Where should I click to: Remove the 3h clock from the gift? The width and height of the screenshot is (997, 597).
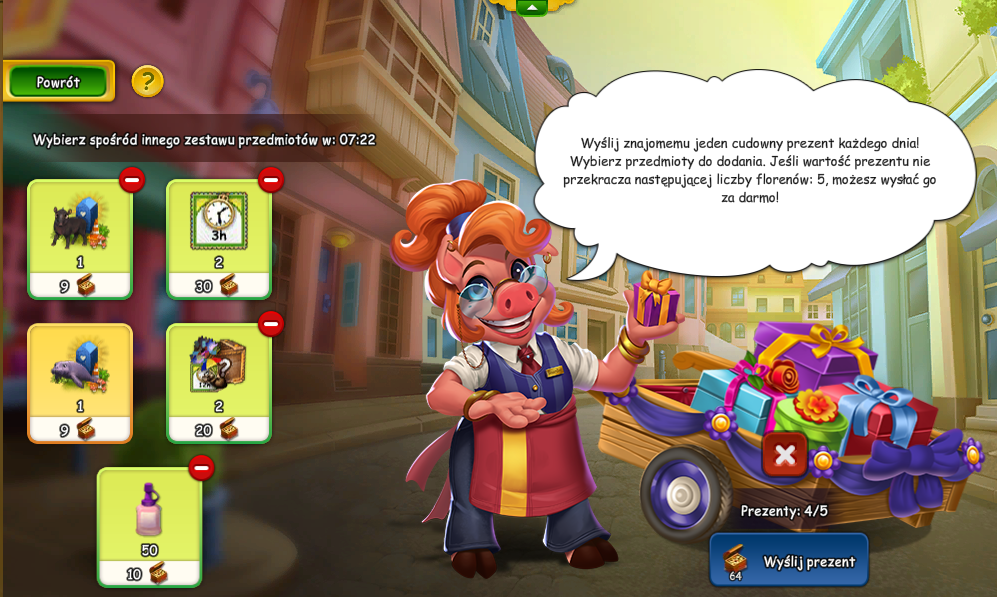coord(271,180)
